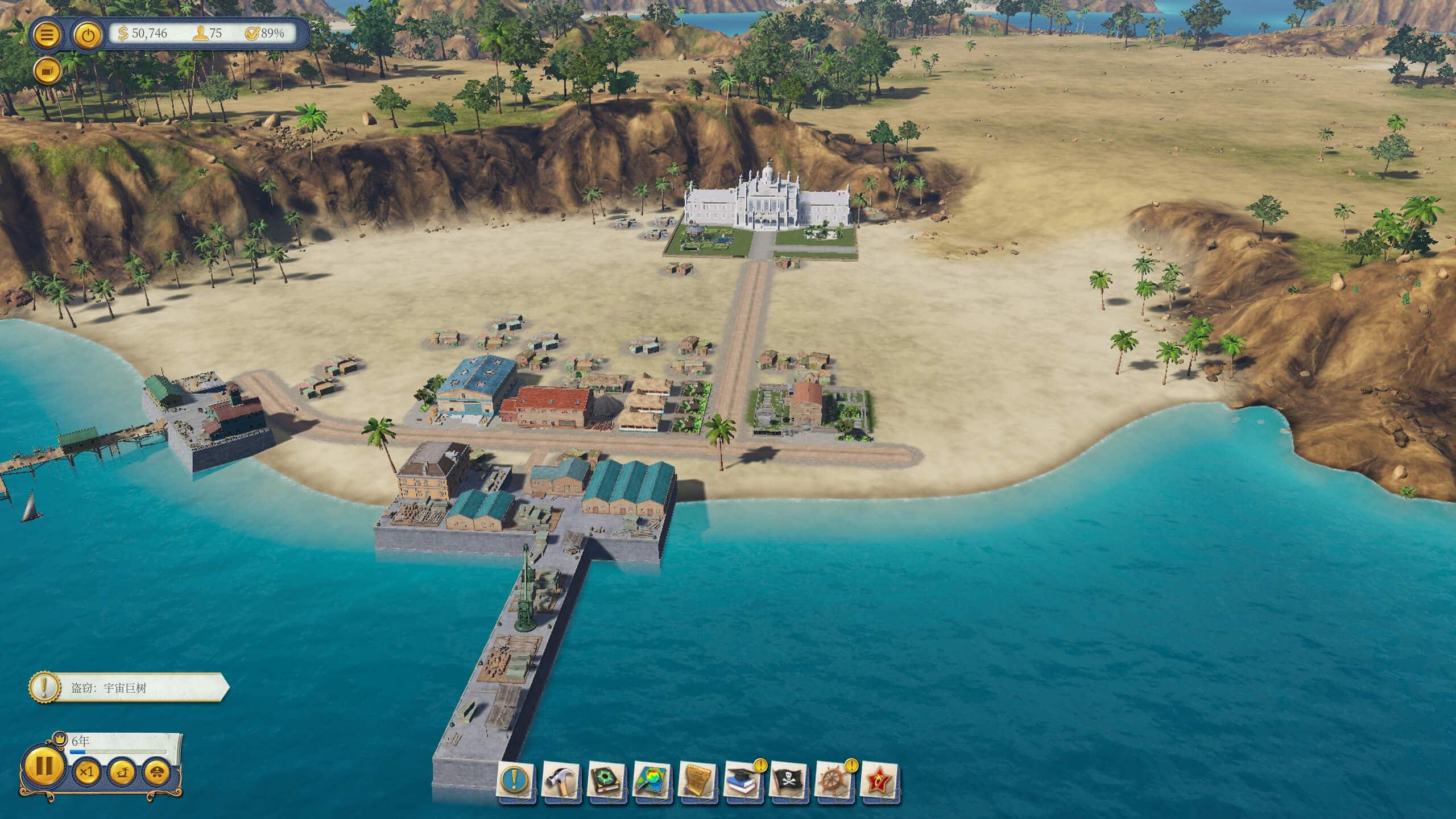Open the almanac book with green emblem
The width and height of the screenshot is (1456, 819).
(x=606, y=779)
